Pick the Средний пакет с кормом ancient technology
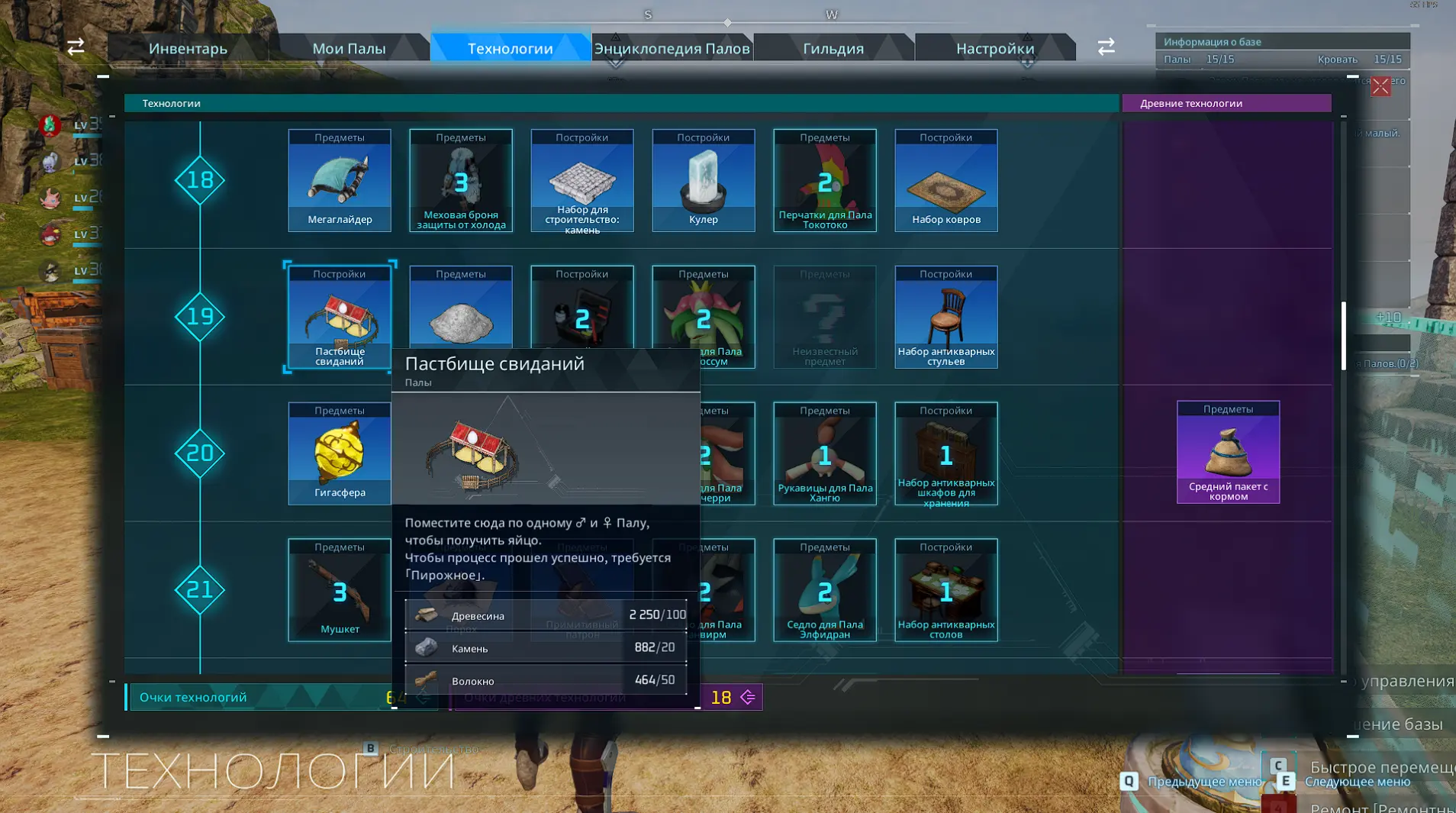Image resolution: width=1456 pixels, height=813 pixels. (1228, 452)
